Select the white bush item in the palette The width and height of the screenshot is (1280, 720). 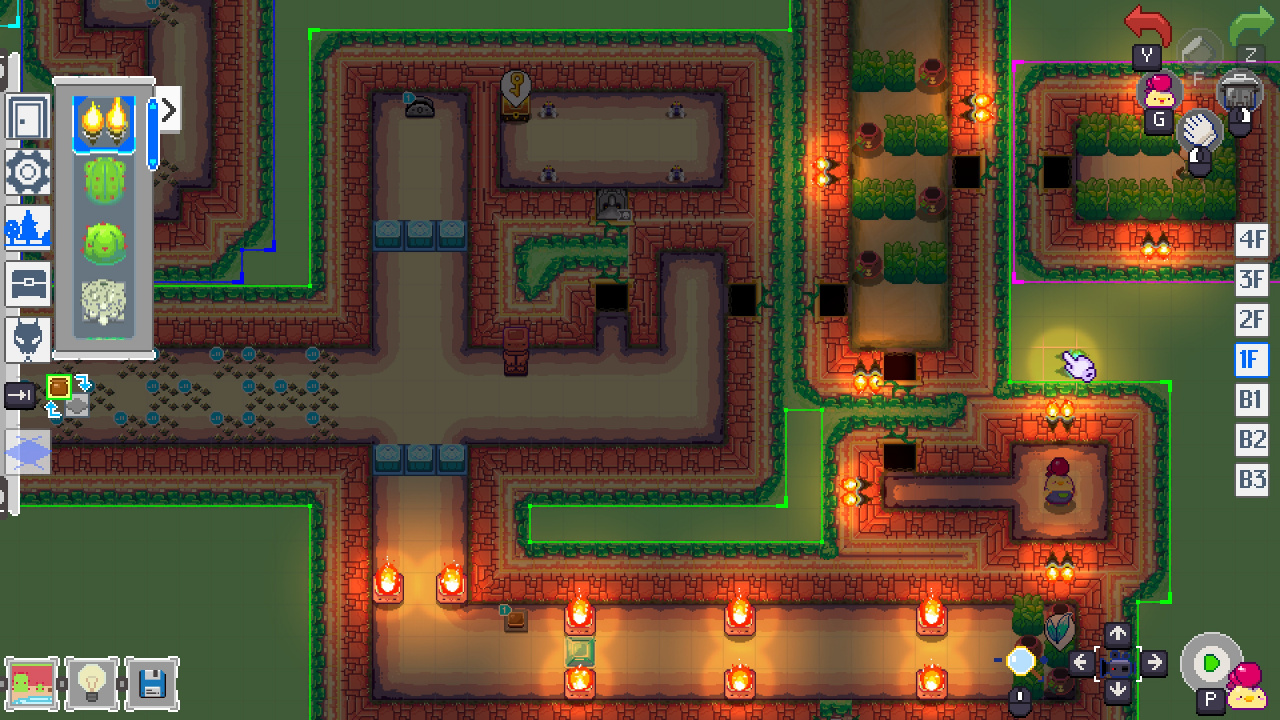pos(104,301)
